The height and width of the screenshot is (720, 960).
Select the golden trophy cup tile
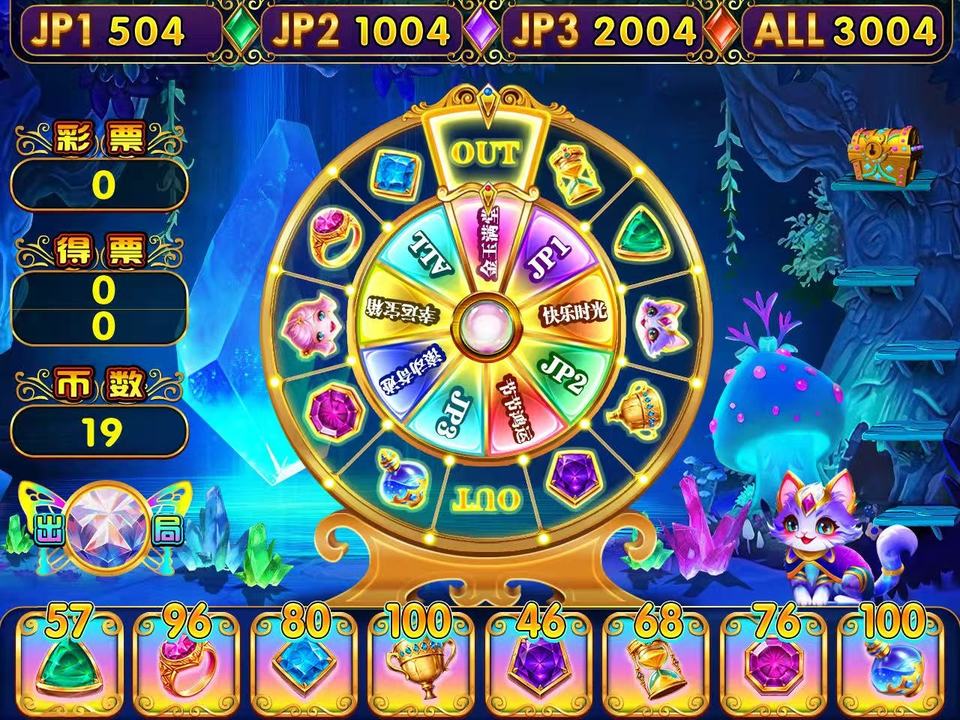tap(421, 658)
